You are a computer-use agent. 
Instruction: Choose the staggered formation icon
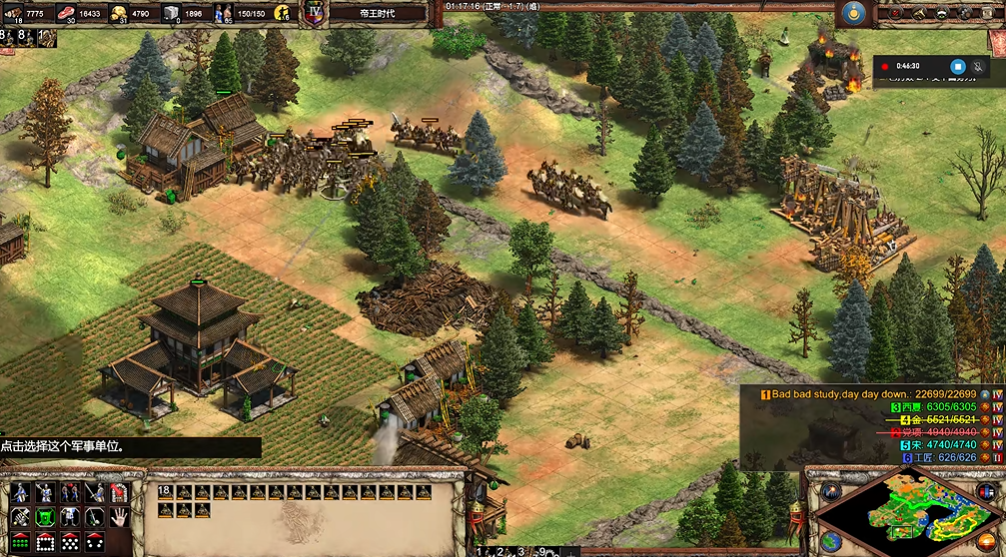(69, 542)
